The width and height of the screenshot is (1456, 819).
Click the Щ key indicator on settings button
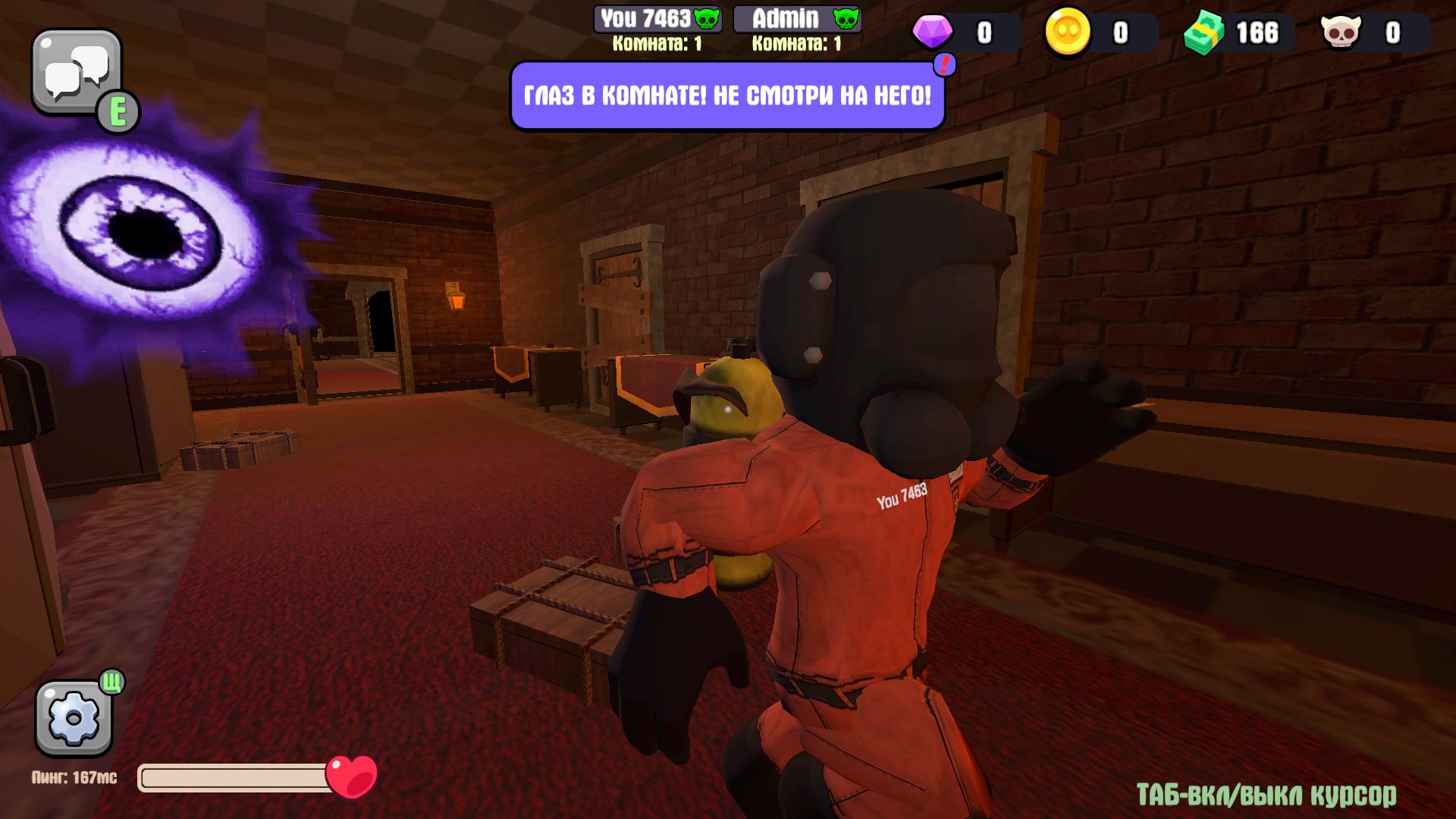click(x=111, y=683)
